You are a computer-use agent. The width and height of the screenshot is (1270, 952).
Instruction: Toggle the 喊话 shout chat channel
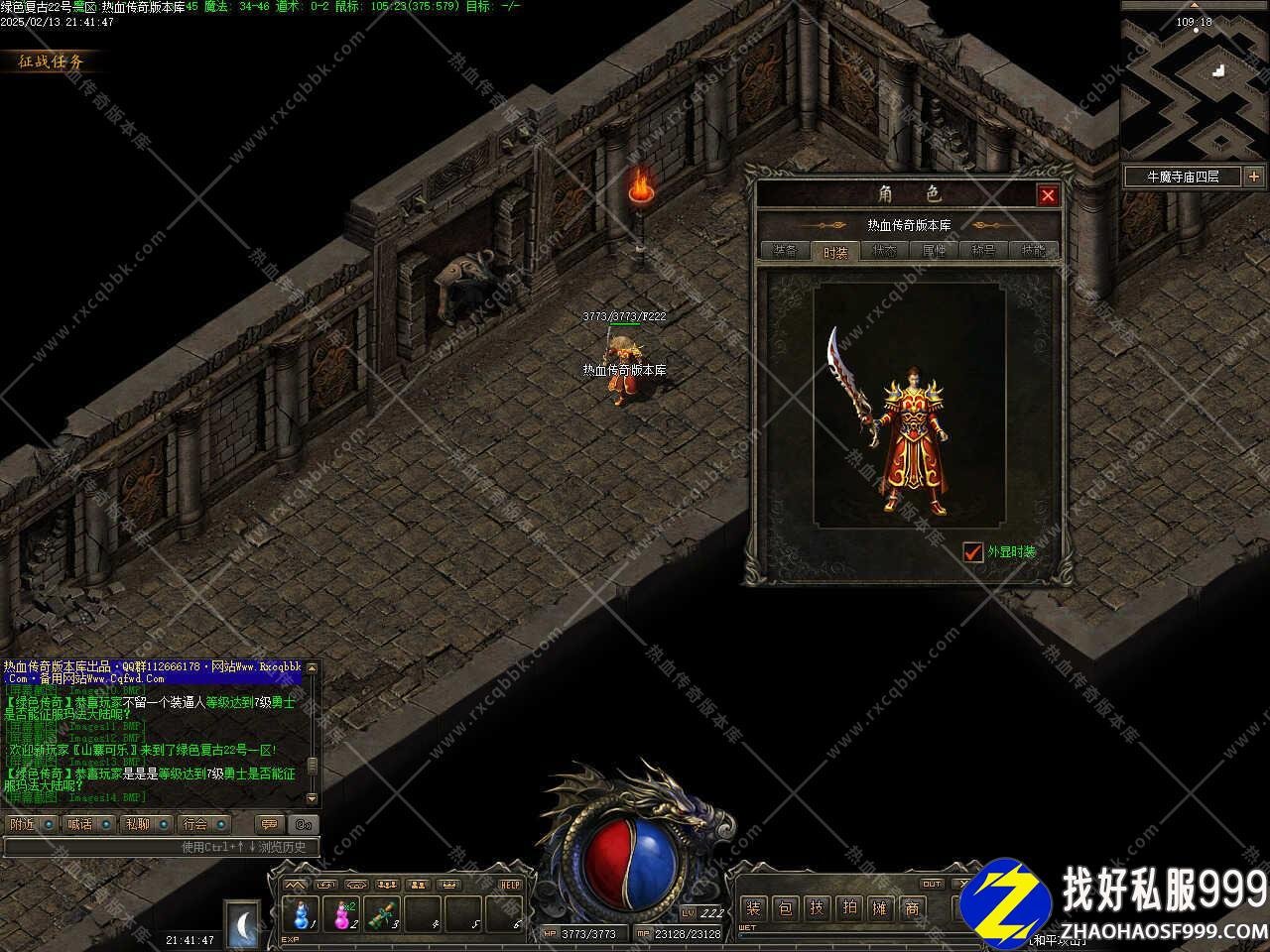point(88,824)
